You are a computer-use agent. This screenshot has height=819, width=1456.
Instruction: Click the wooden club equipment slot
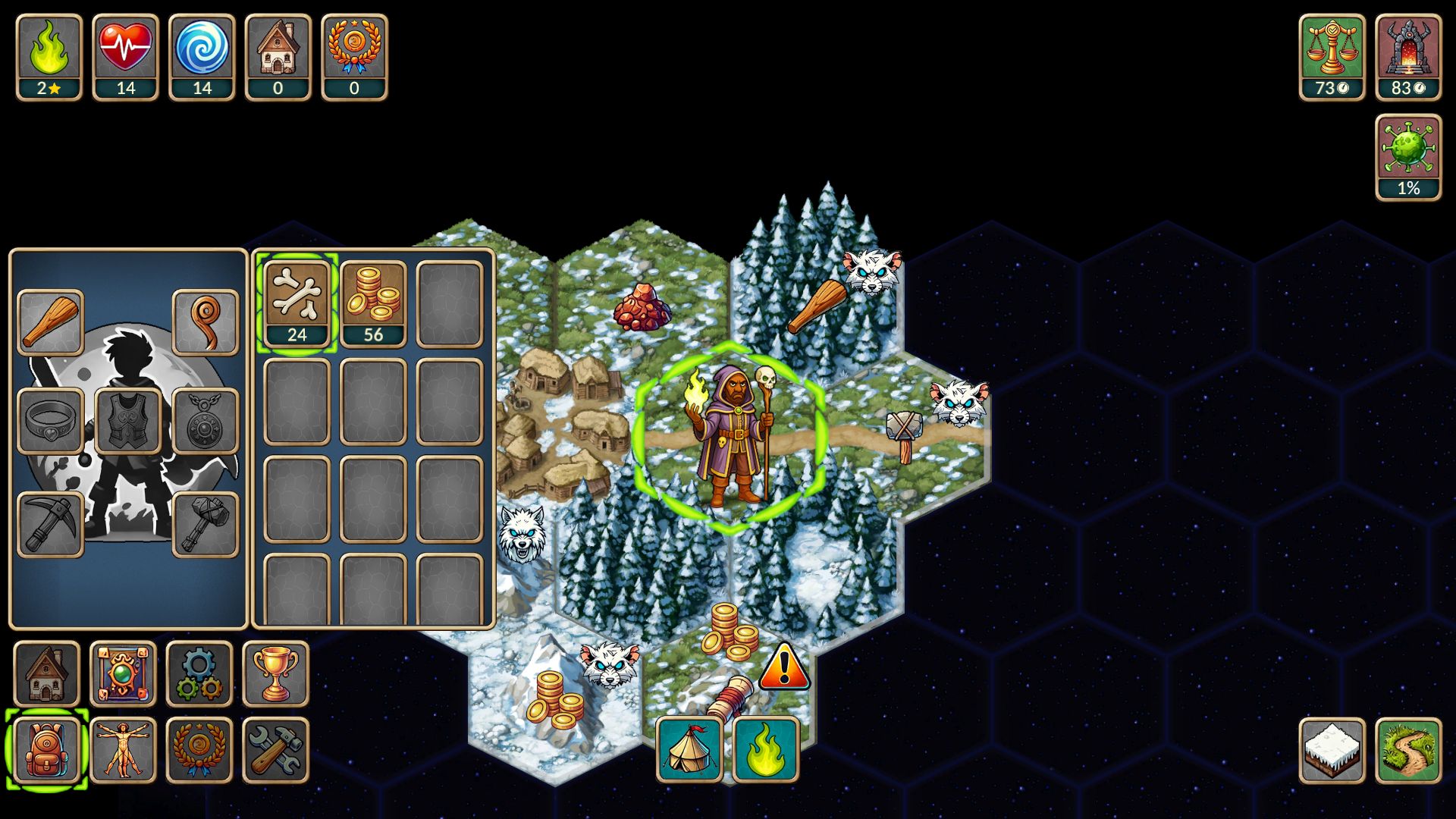(50, 322)
